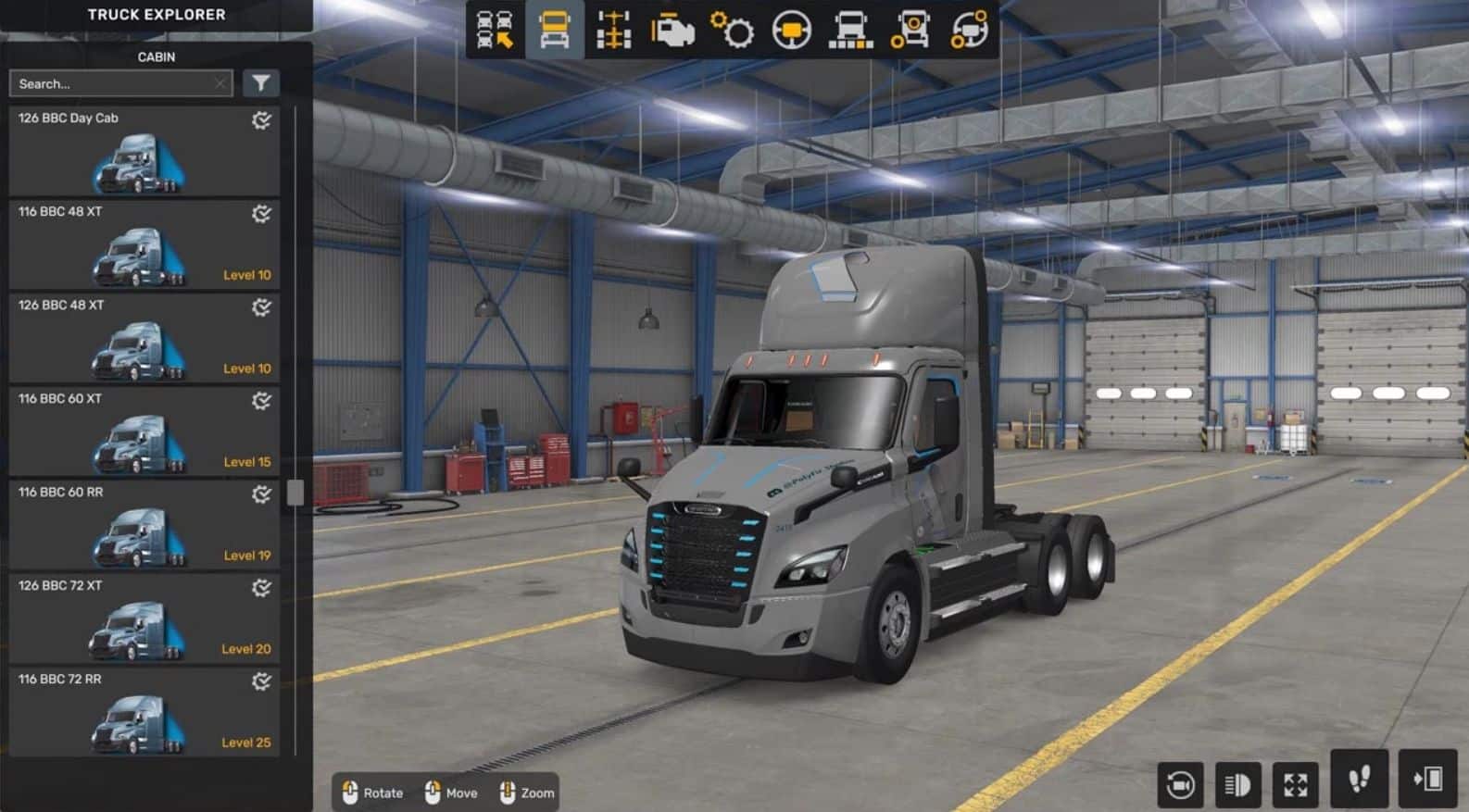
Task: Select the 126 BBC Day Cab cabin
Action: pos(144,151)
